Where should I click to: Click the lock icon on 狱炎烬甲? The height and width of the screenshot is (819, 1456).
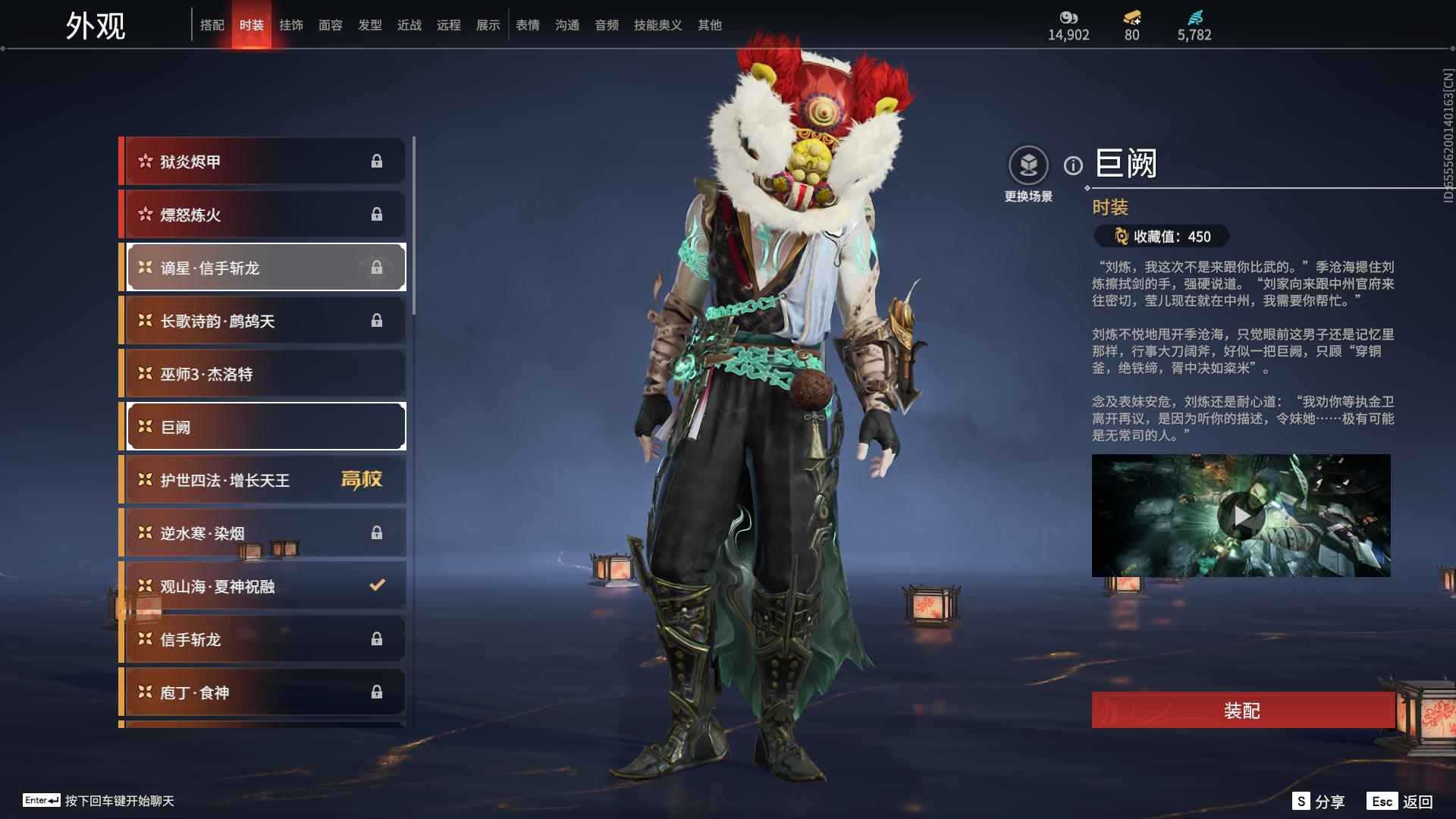click(x=376, y=161)
